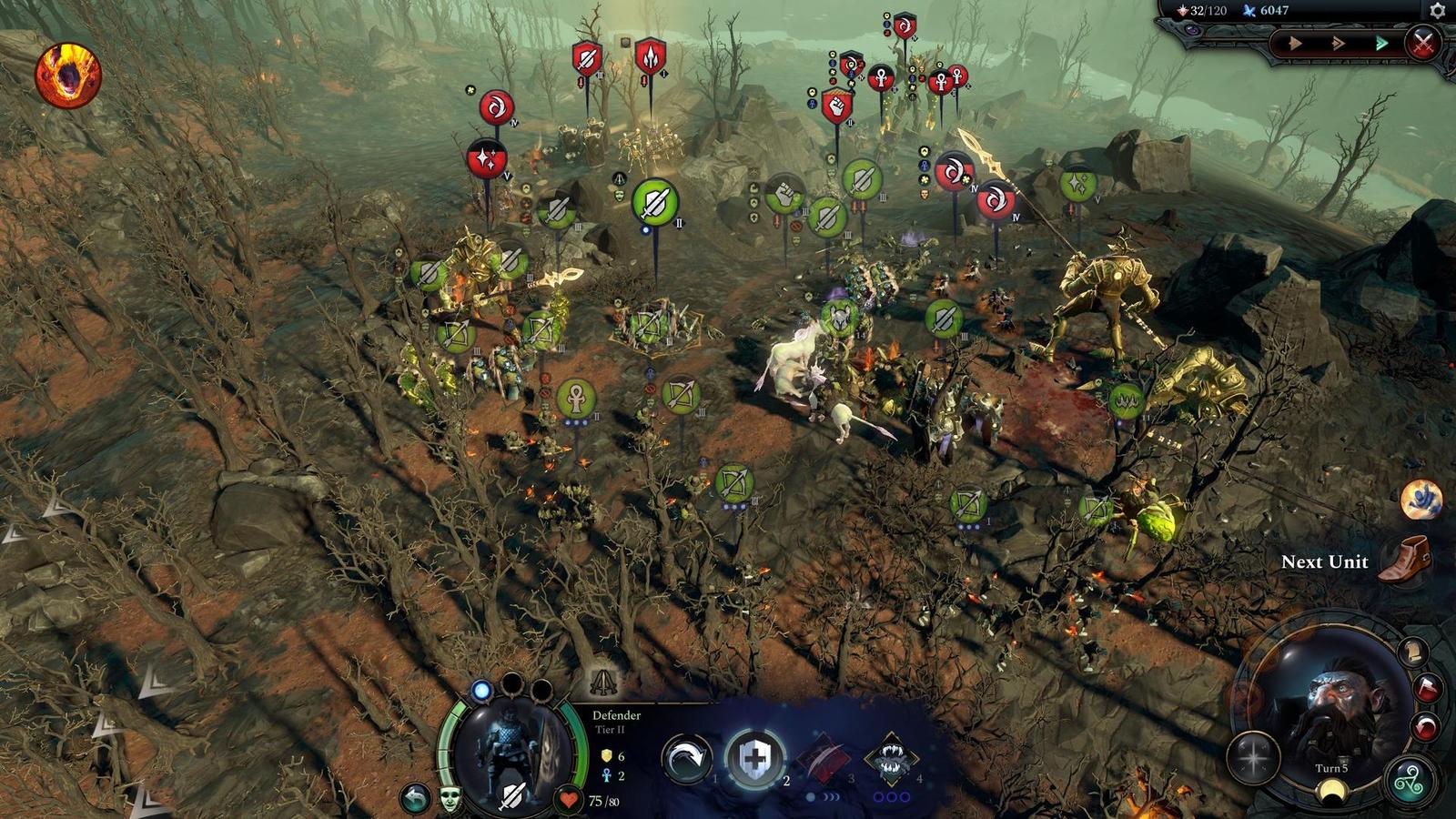Select the fanged jaws ability
This screenshot has height=819, width=1456.
pyautogui.click(x=891, y=758)
